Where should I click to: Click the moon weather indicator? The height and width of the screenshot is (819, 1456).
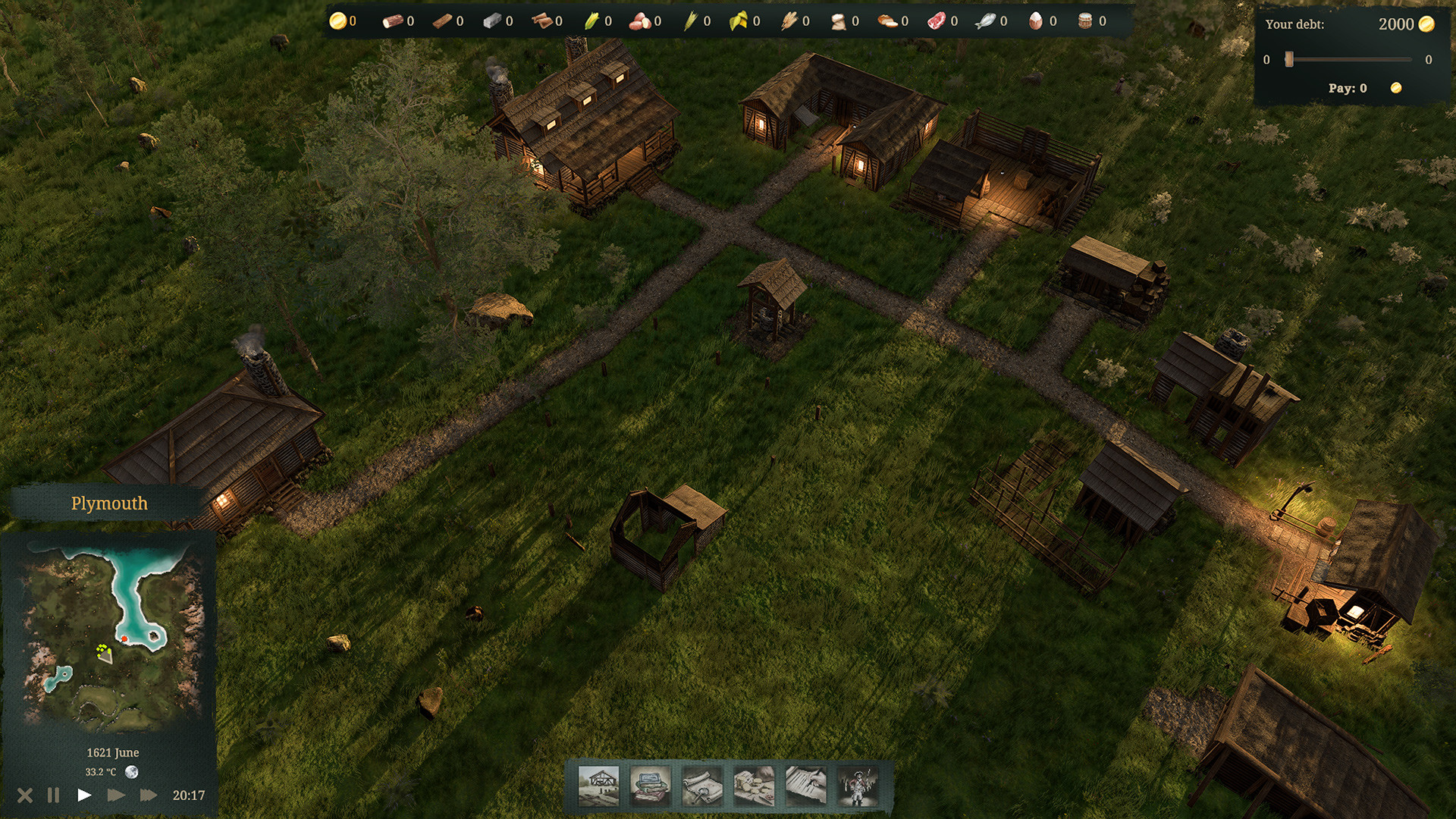pos(132,770)
